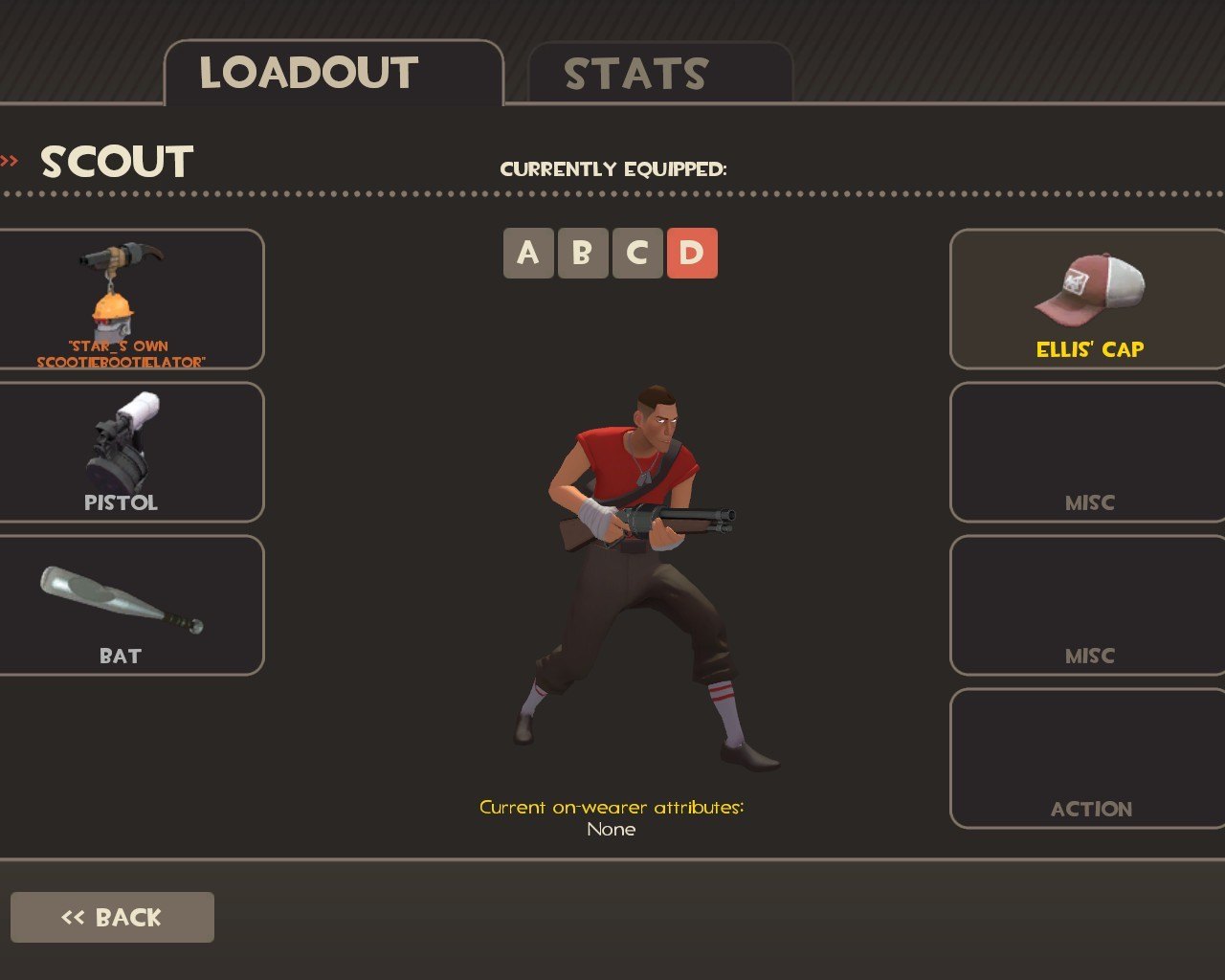Screen dimensions: 1225x980
Task: Choose loadout preset B
Action: pyautogui.click(x=582, y=254)
